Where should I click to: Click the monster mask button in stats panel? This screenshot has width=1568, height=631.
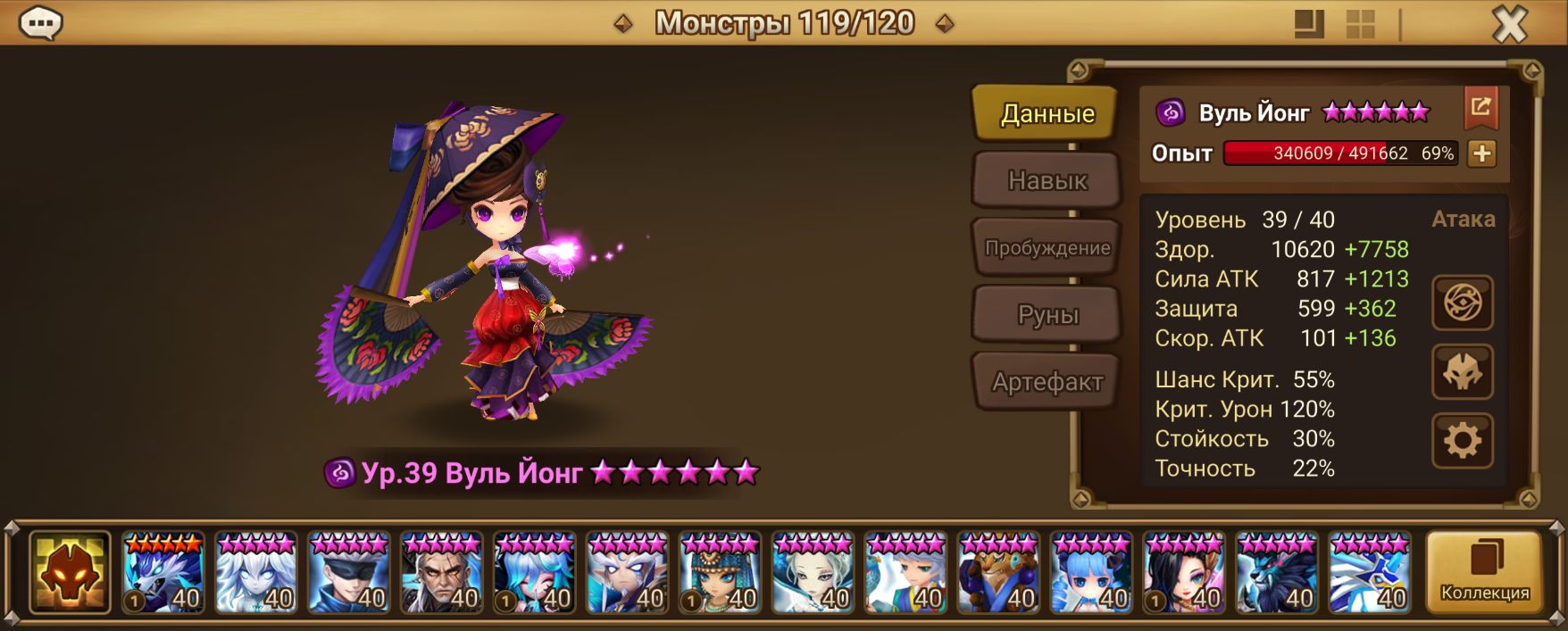point(1462,372)
